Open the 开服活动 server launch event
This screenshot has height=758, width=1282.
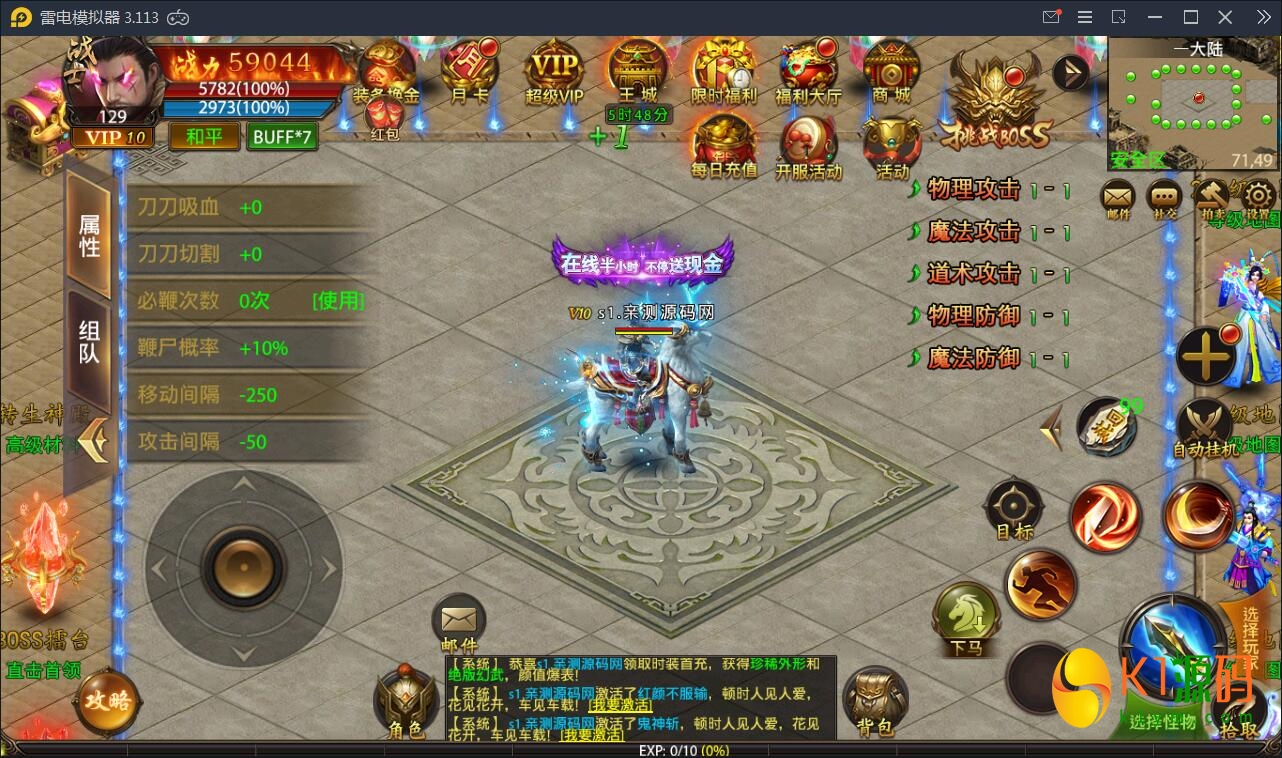[808, 147]
